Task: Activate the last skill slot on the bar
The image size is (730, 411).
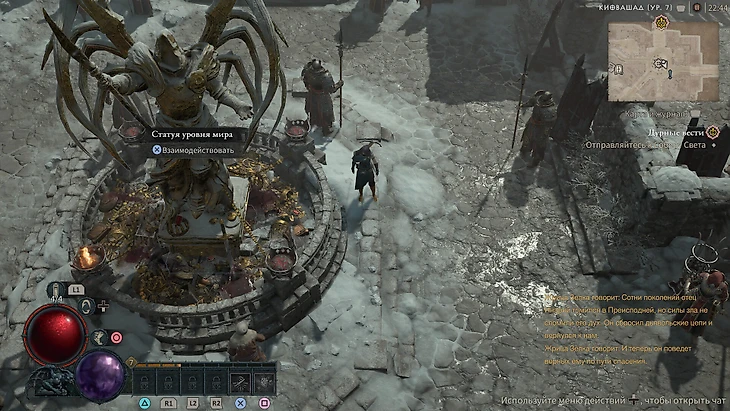Action: click(x=264, y=381)
